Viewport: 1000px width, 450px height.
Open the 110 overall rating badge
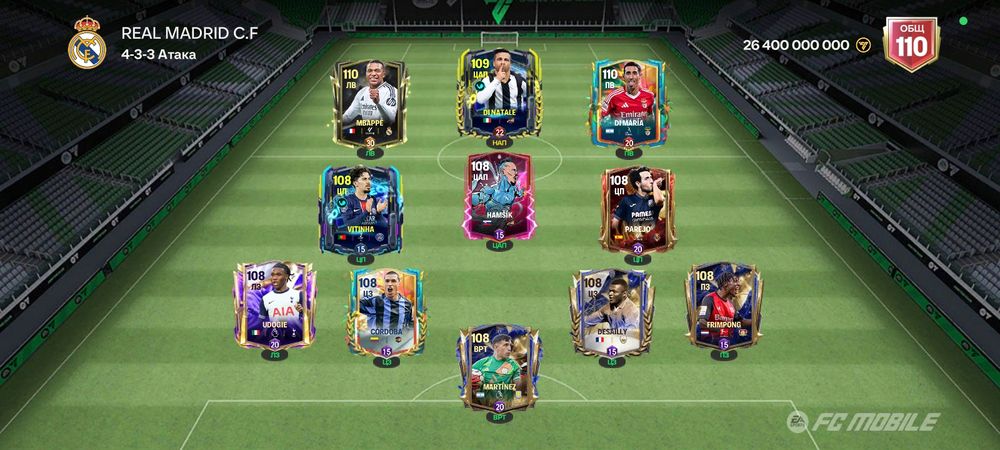coord(911,45)
